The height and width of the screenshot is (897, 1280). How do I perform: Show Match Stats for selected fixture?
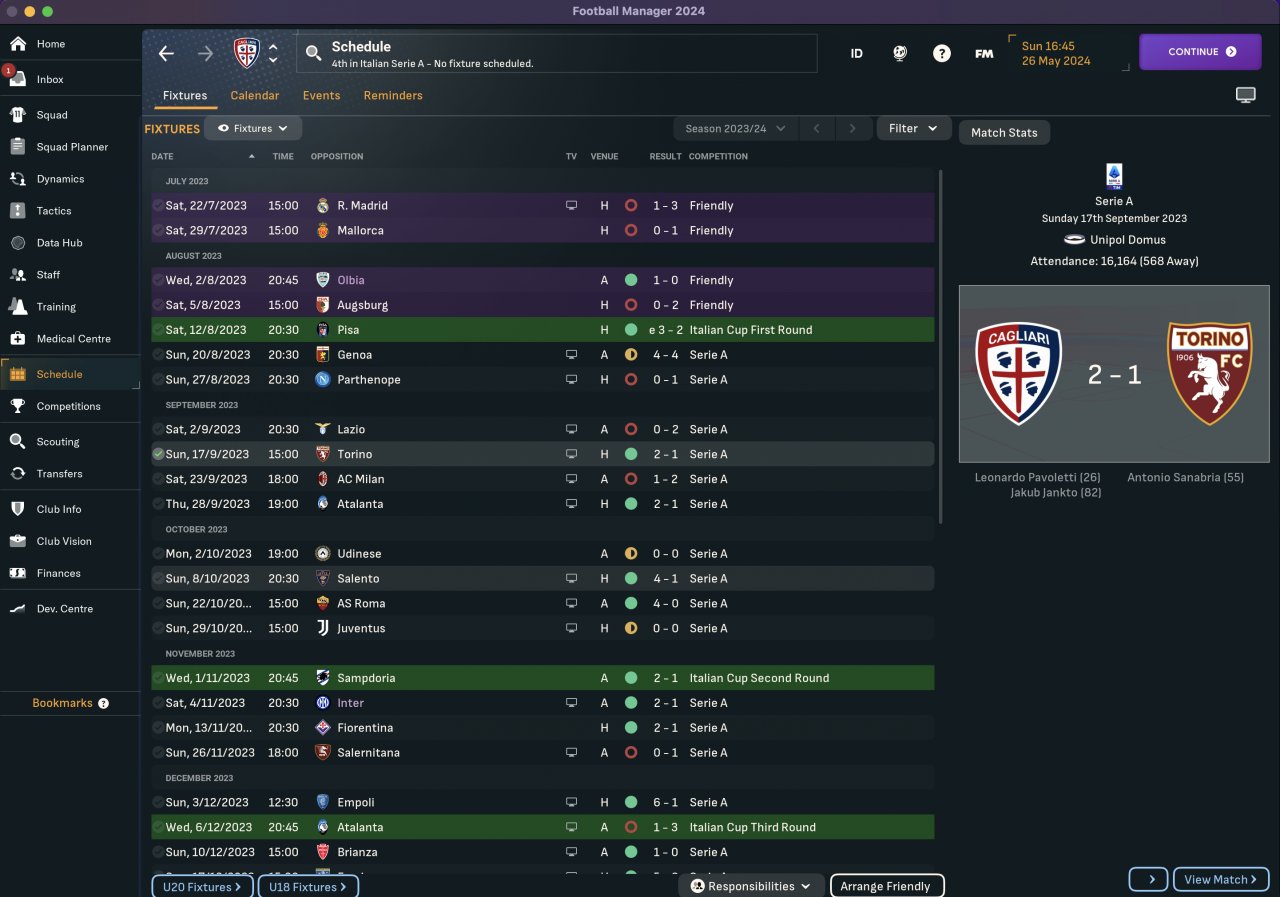tap(1004, 133)
